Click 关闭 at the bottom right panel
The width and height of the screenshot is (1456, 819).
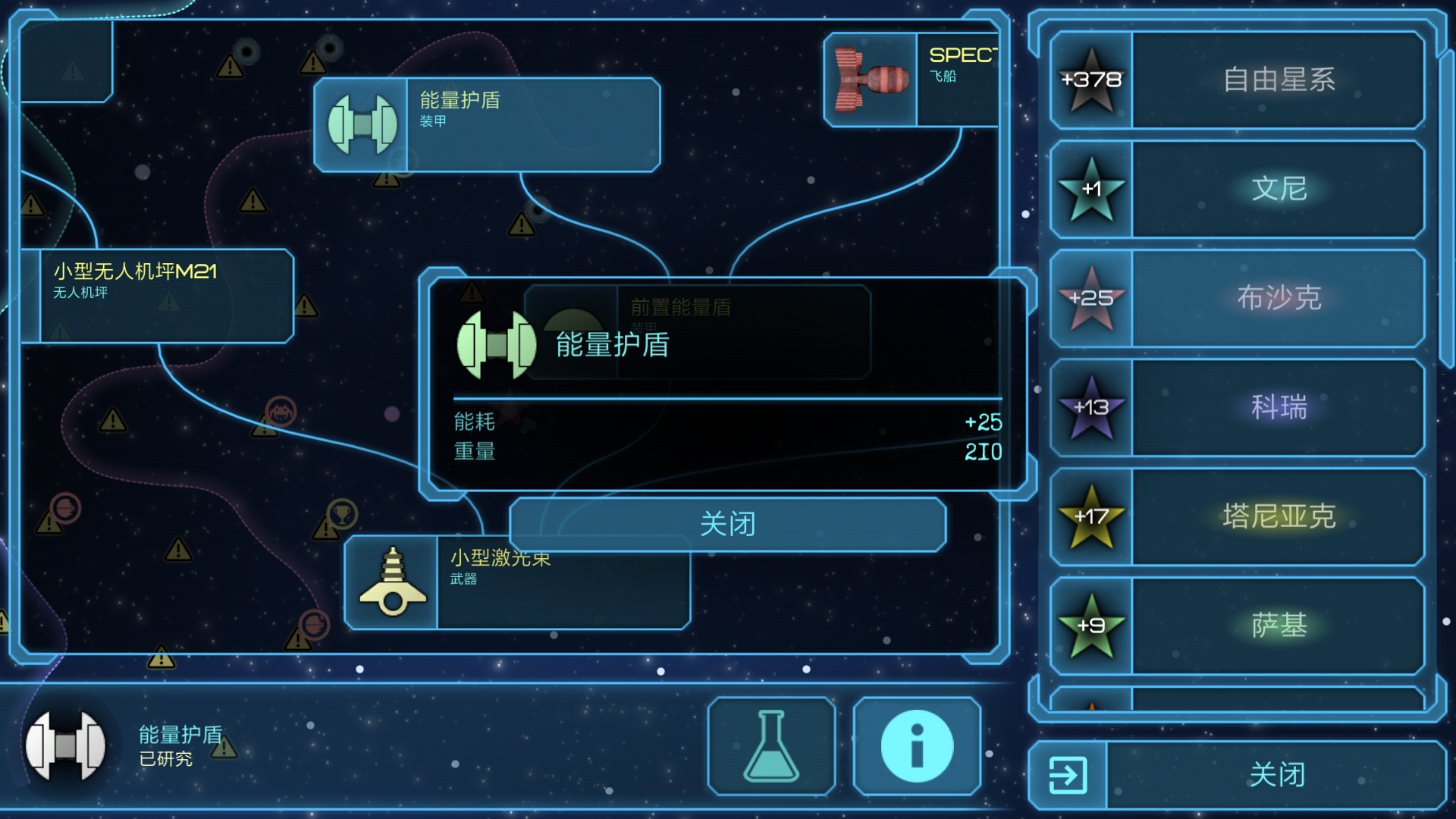[x=1276, y=774]
